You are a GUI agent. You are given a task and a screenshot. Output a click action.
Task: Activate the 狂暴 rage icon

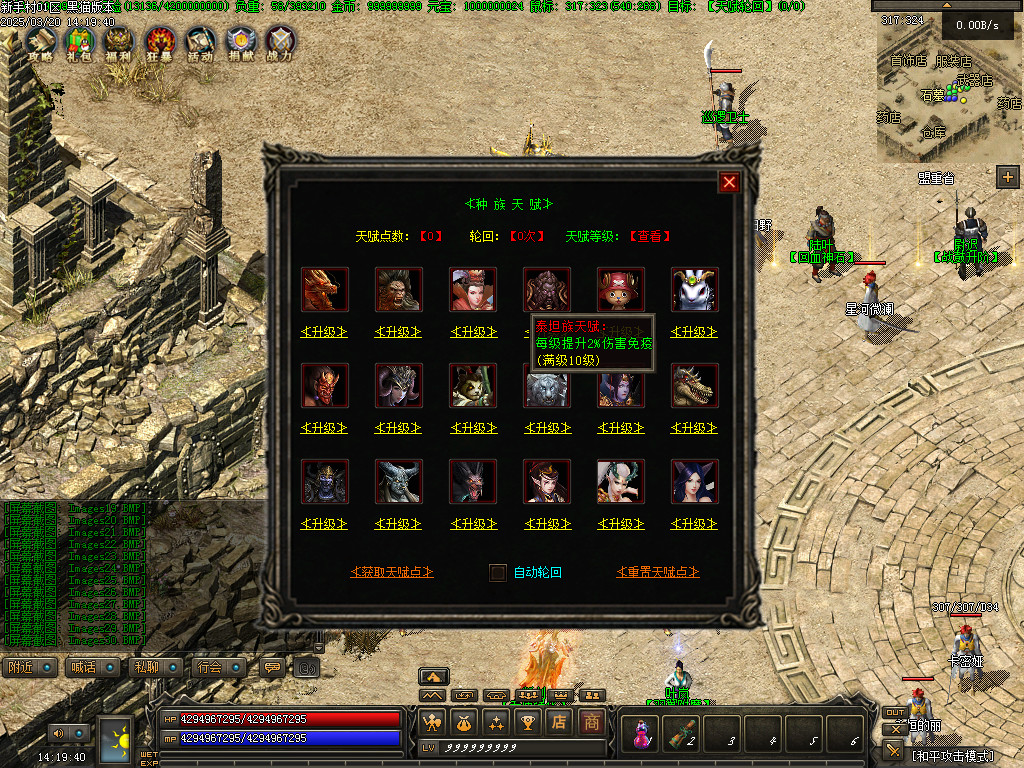(160, 43)
